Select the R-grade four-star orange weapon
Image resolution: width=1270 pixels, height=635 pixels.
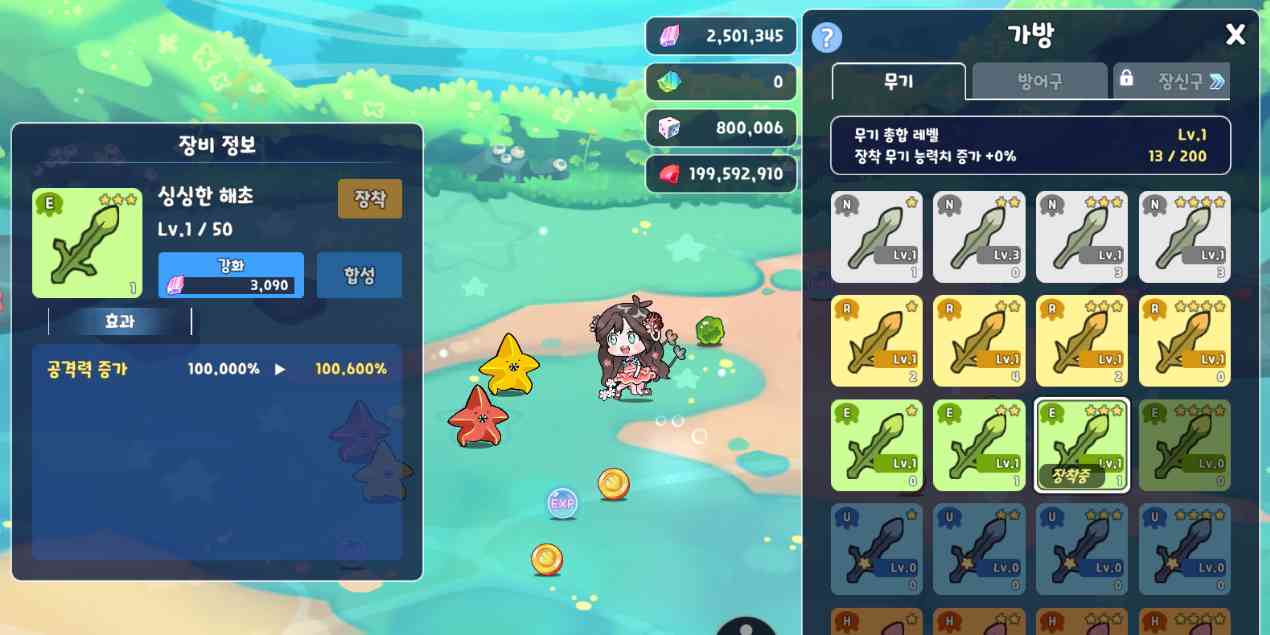[x=1185, y=341]
